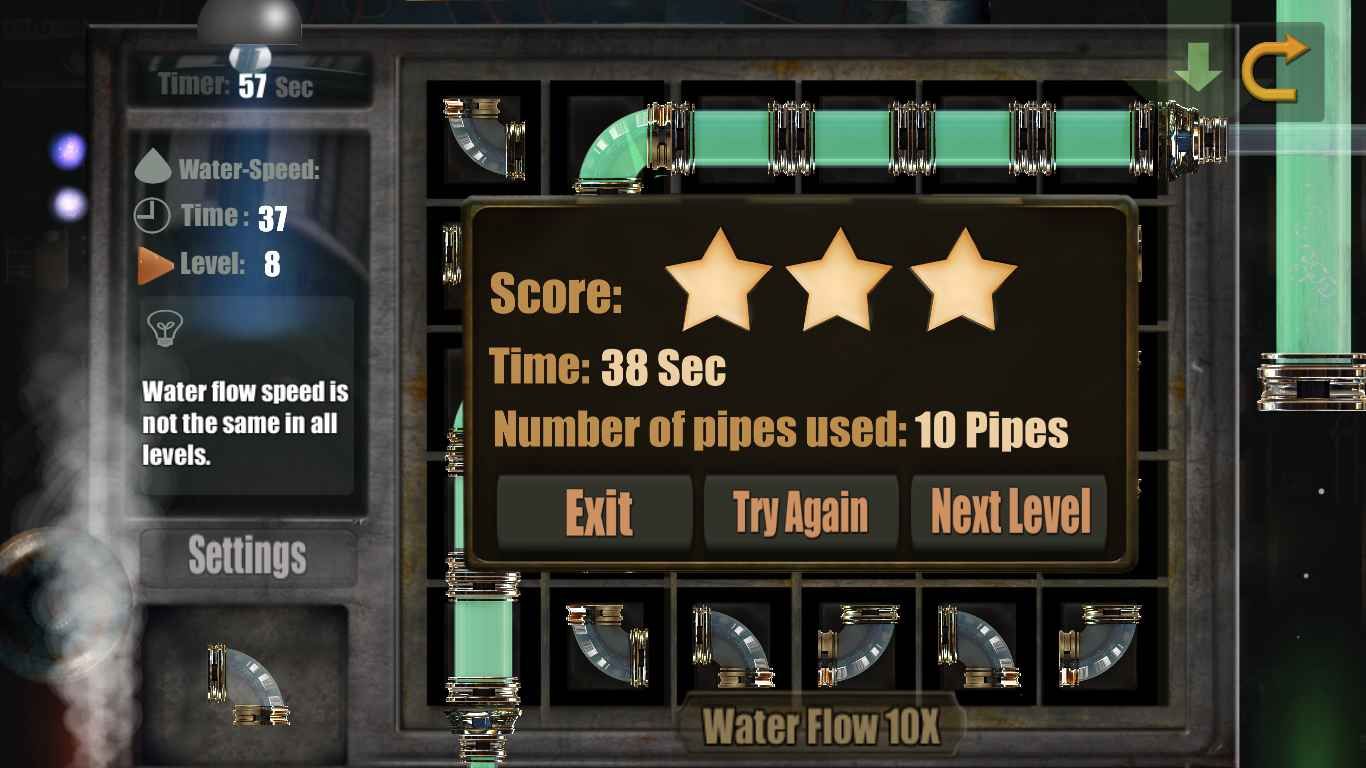
Task: Click the green down arrow icon
Action: [x=1198, y=66]
